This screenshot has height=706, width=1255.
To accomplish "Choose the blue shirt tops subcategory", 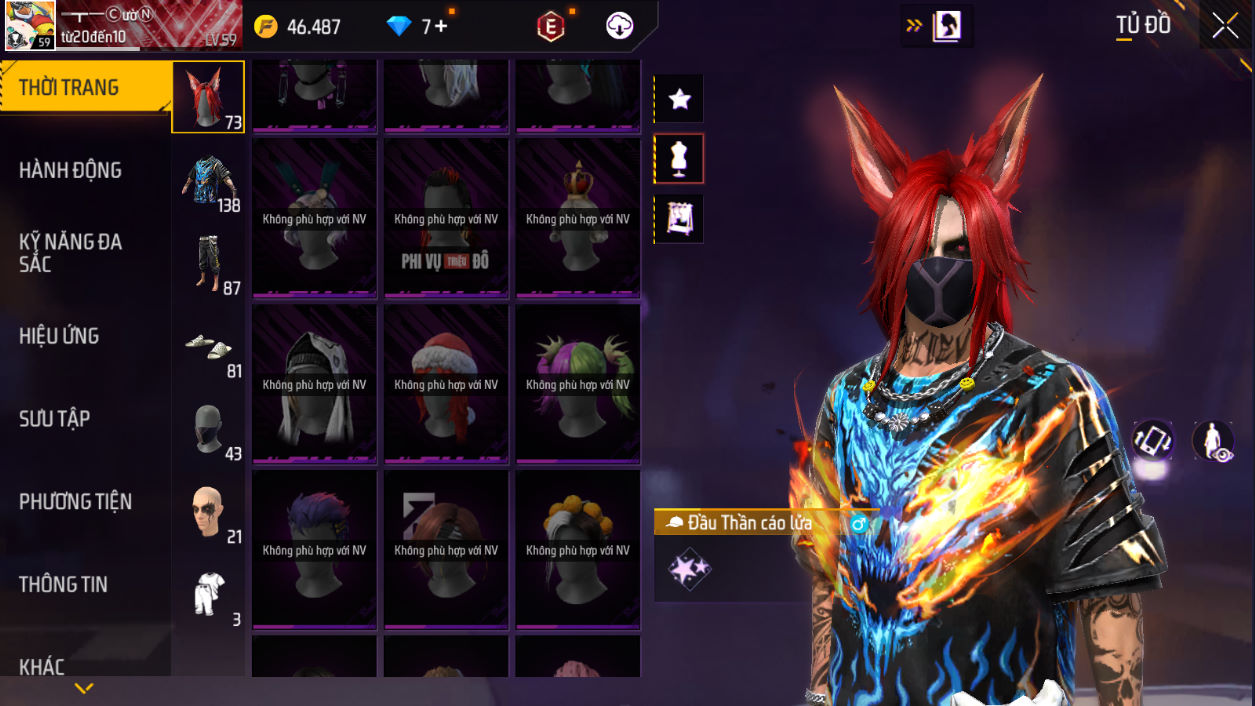I will coord(208,180).
